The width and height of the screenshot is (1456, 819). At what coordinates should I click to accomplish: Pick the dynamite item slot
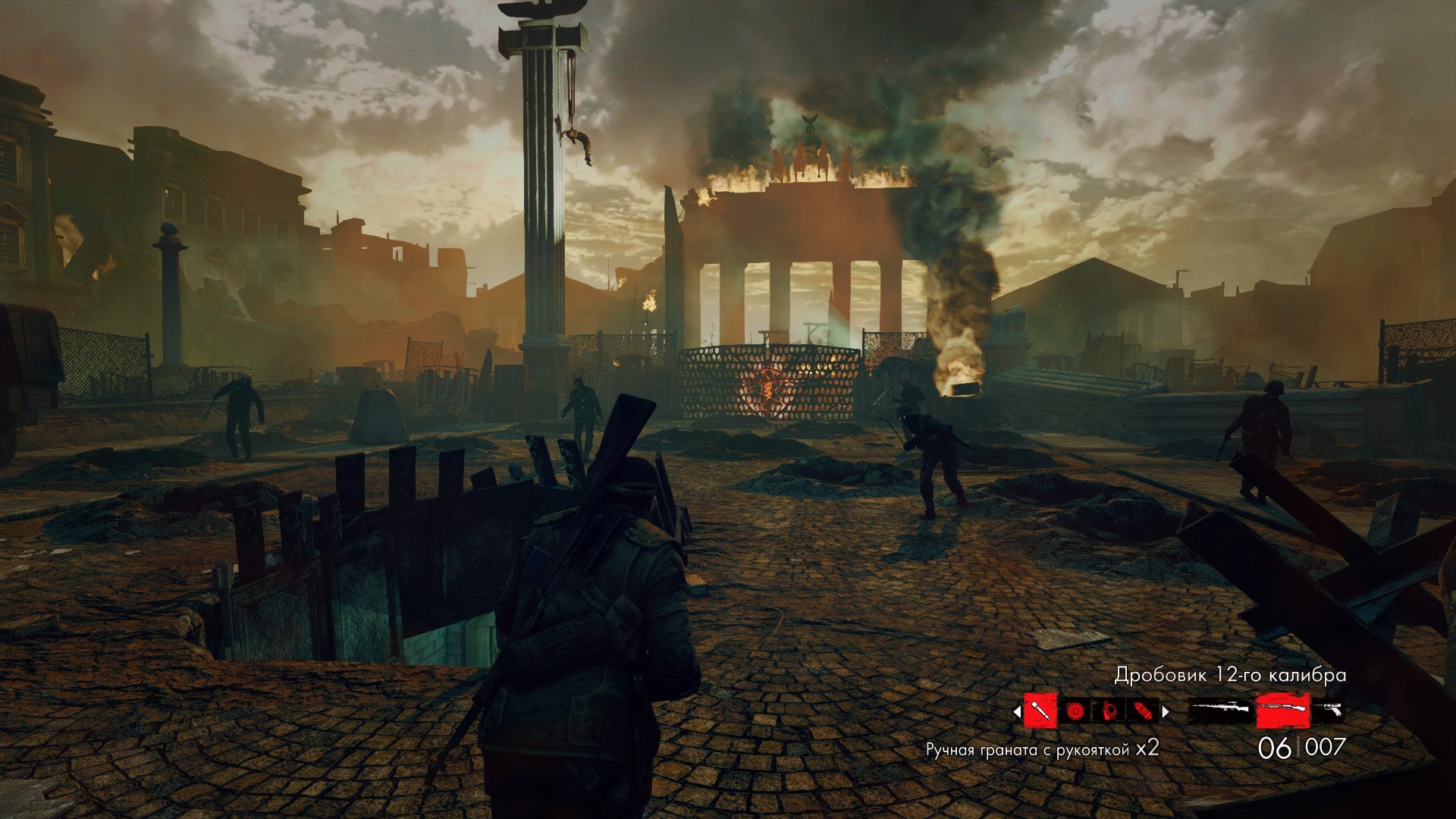(1141, 711)
